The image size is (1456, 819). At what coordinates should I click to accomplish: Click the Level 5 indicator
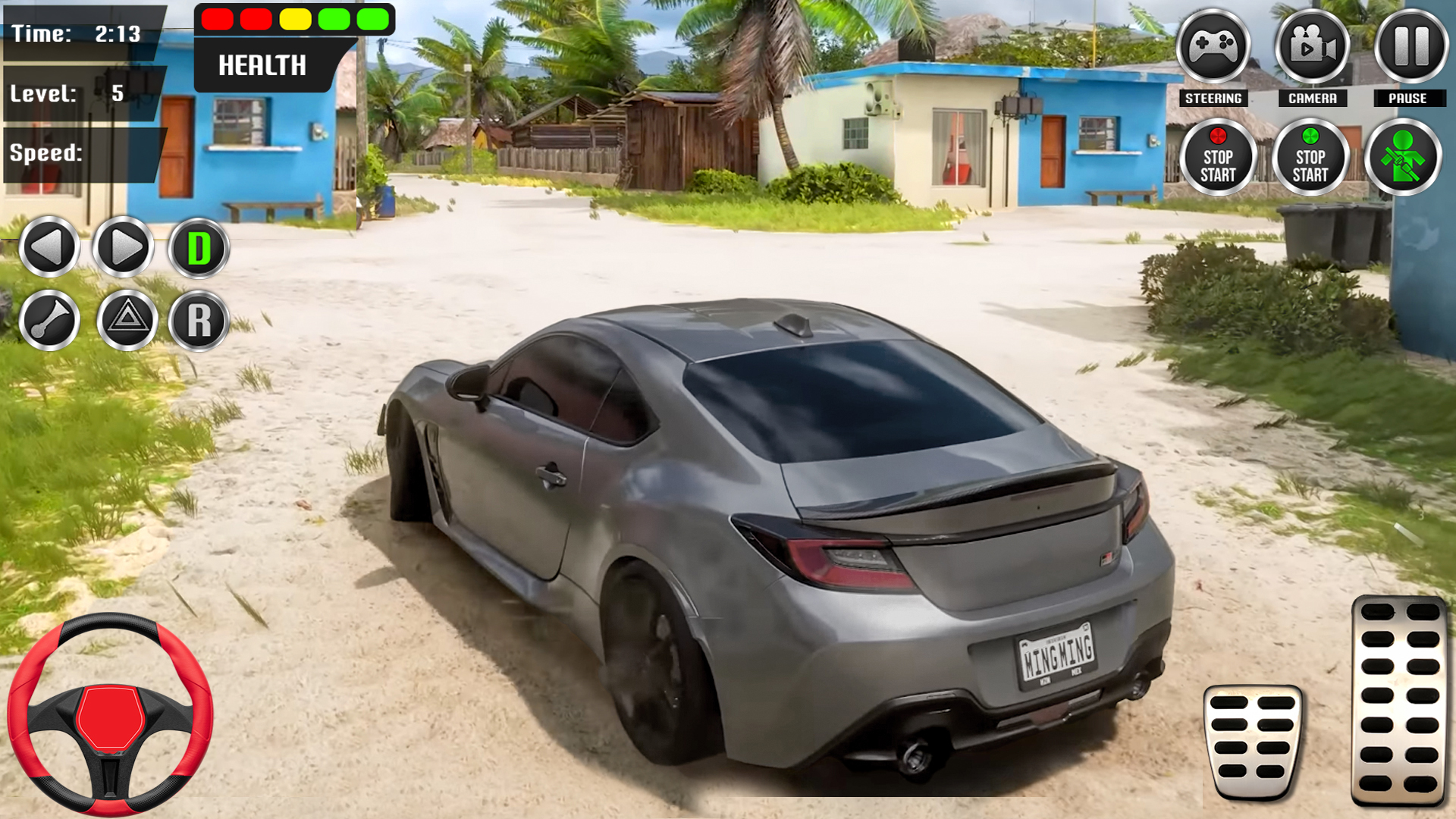[x=76, y=93]
